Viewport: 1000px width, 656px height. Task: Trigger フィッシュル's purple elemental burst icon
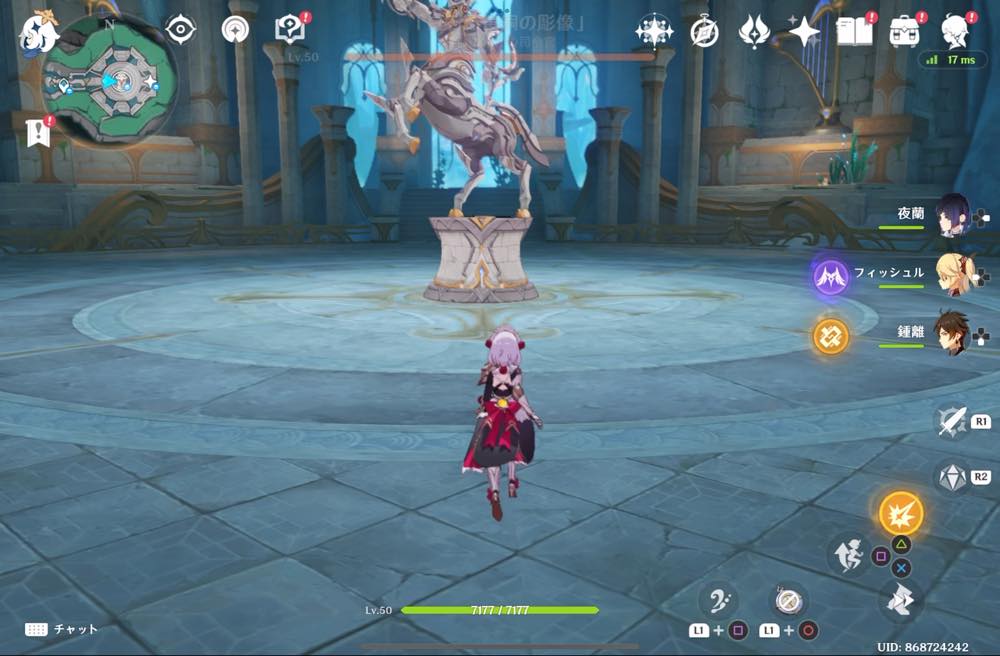coord(830,275)
